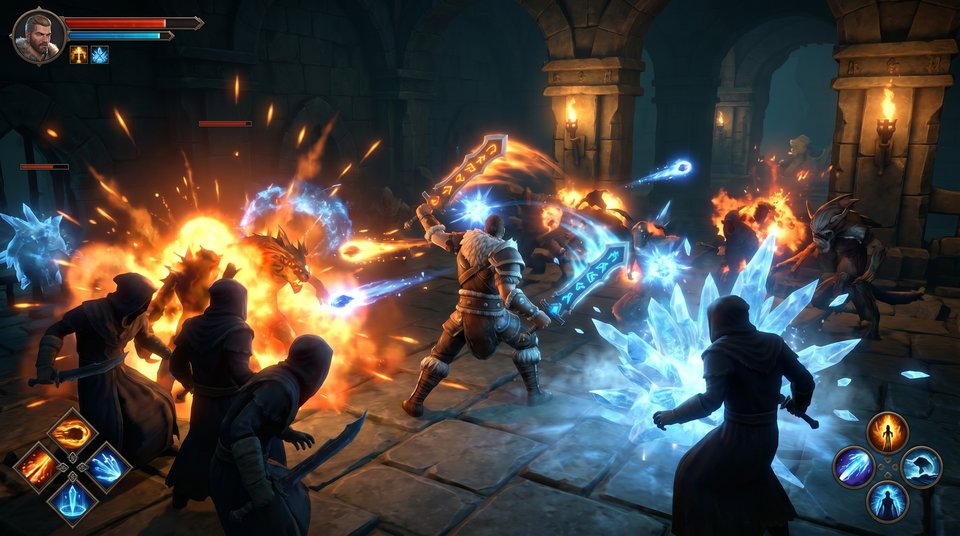Activate the flaming figure aura ability
This screenshot has height=536, width=960.
(887, 433)
